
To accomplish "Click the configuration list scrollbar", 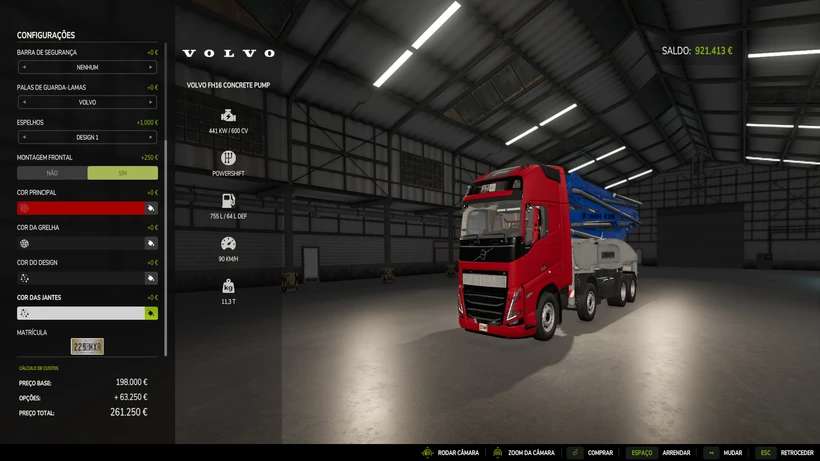I will [x=166, y=200].
